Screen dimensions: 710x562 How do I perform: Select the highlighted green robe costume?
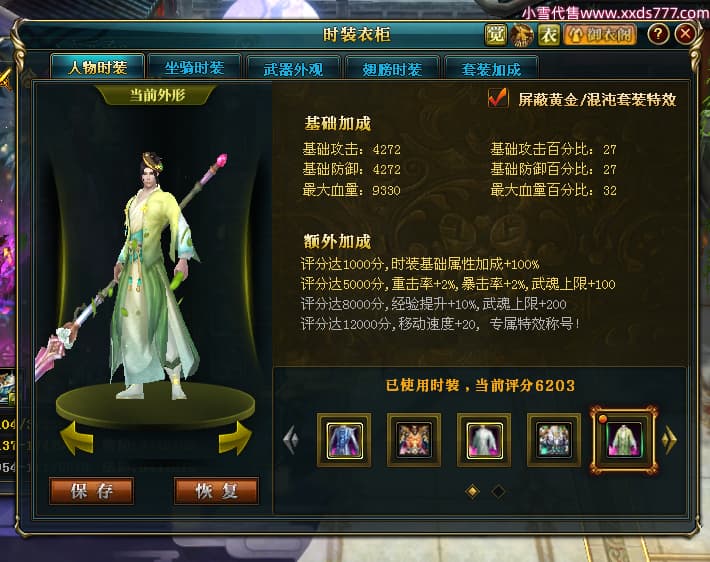[x=624, y=439]
